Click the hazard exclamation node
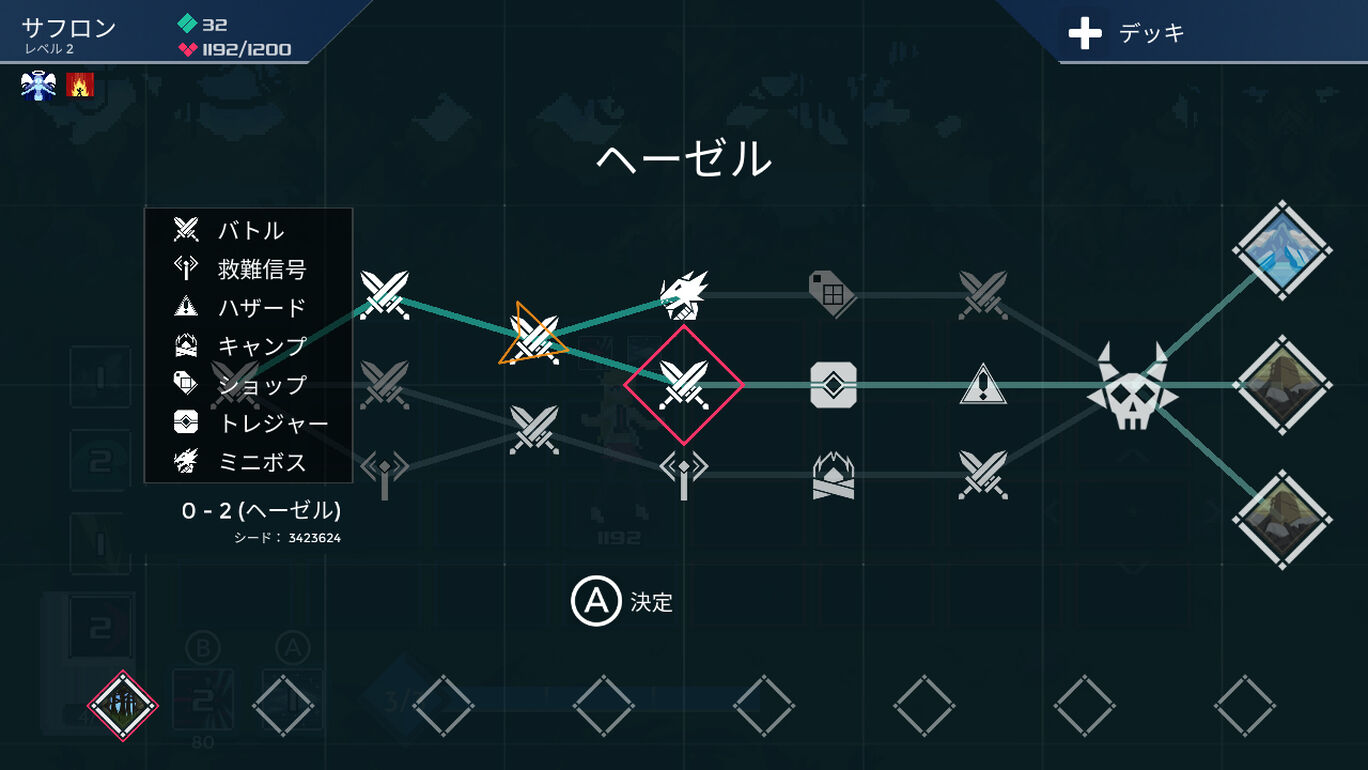 pyautogui.click(x=982, y=388)
